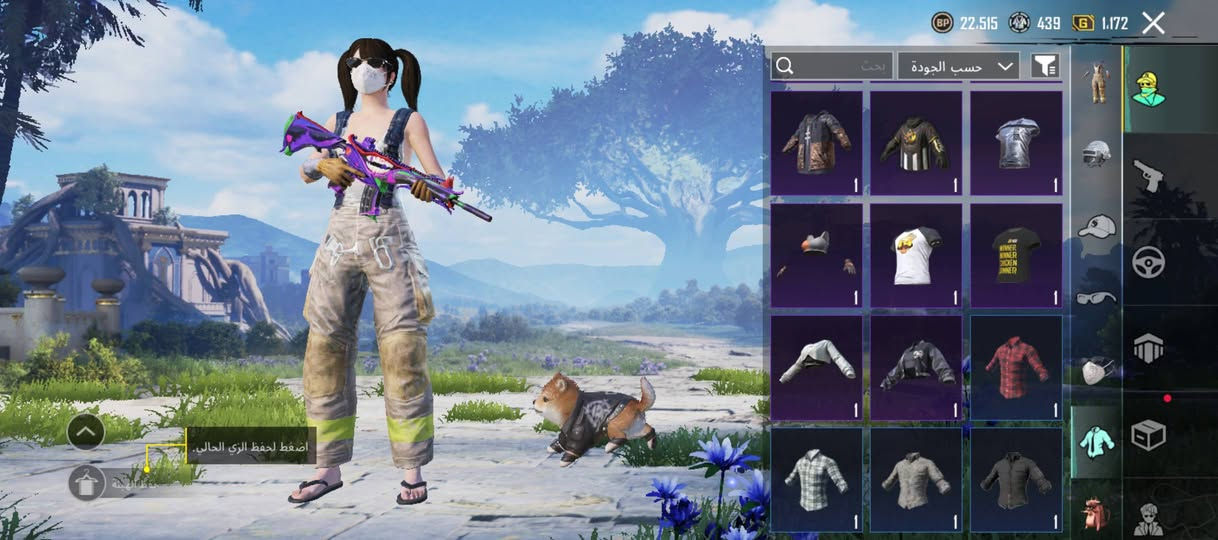
Task: Select the brown leather jacket item
Action: point(816,143)
